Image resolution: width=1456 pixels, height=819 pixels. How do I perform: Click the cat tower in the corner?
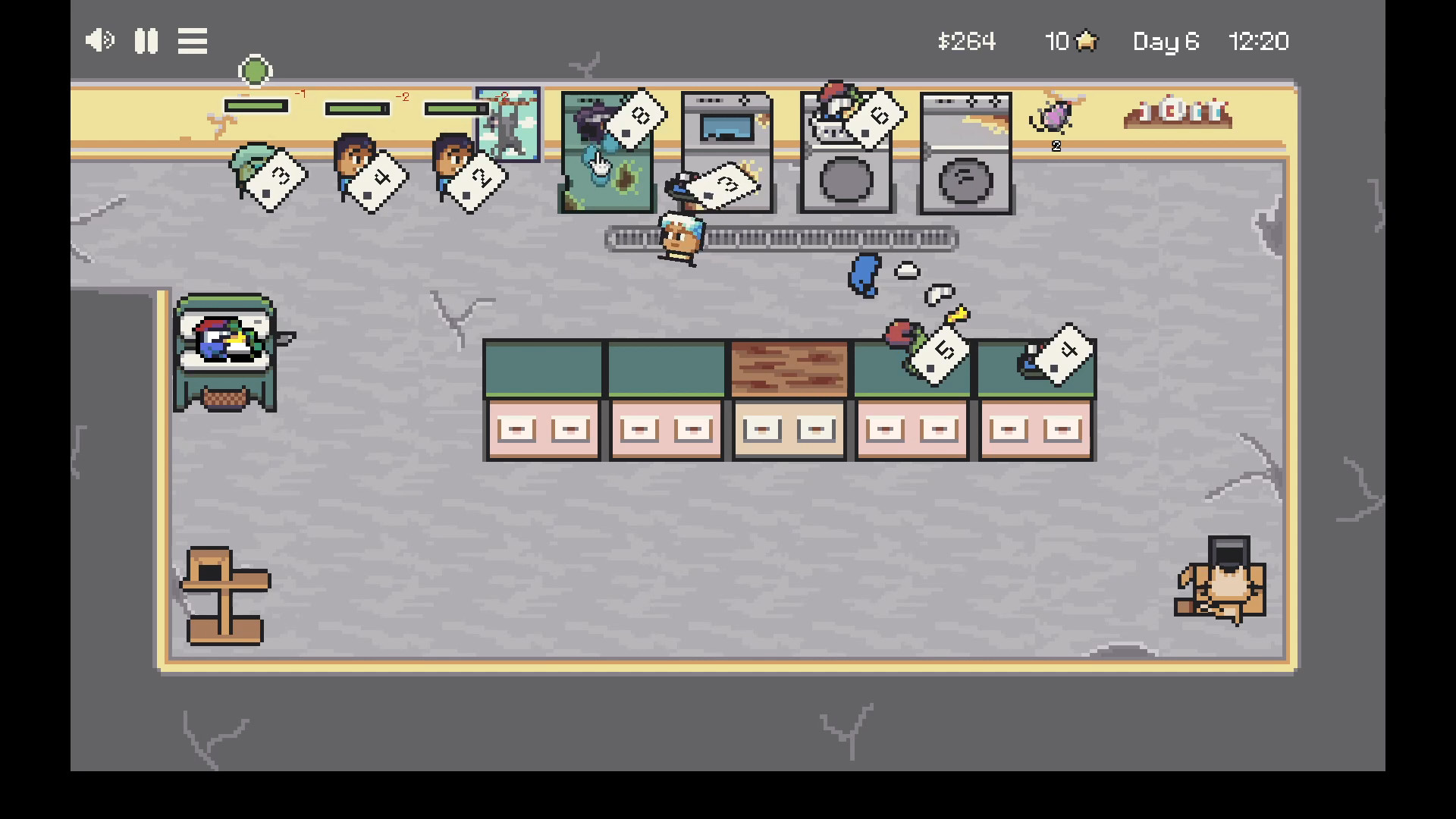point(227,595)
